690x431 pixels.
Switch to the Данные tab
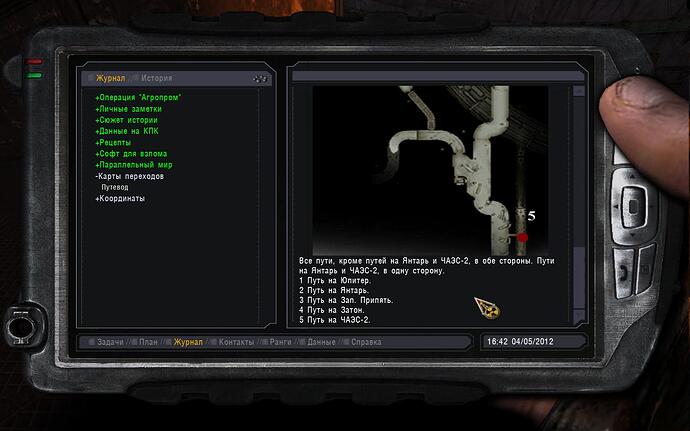[321, 342]
